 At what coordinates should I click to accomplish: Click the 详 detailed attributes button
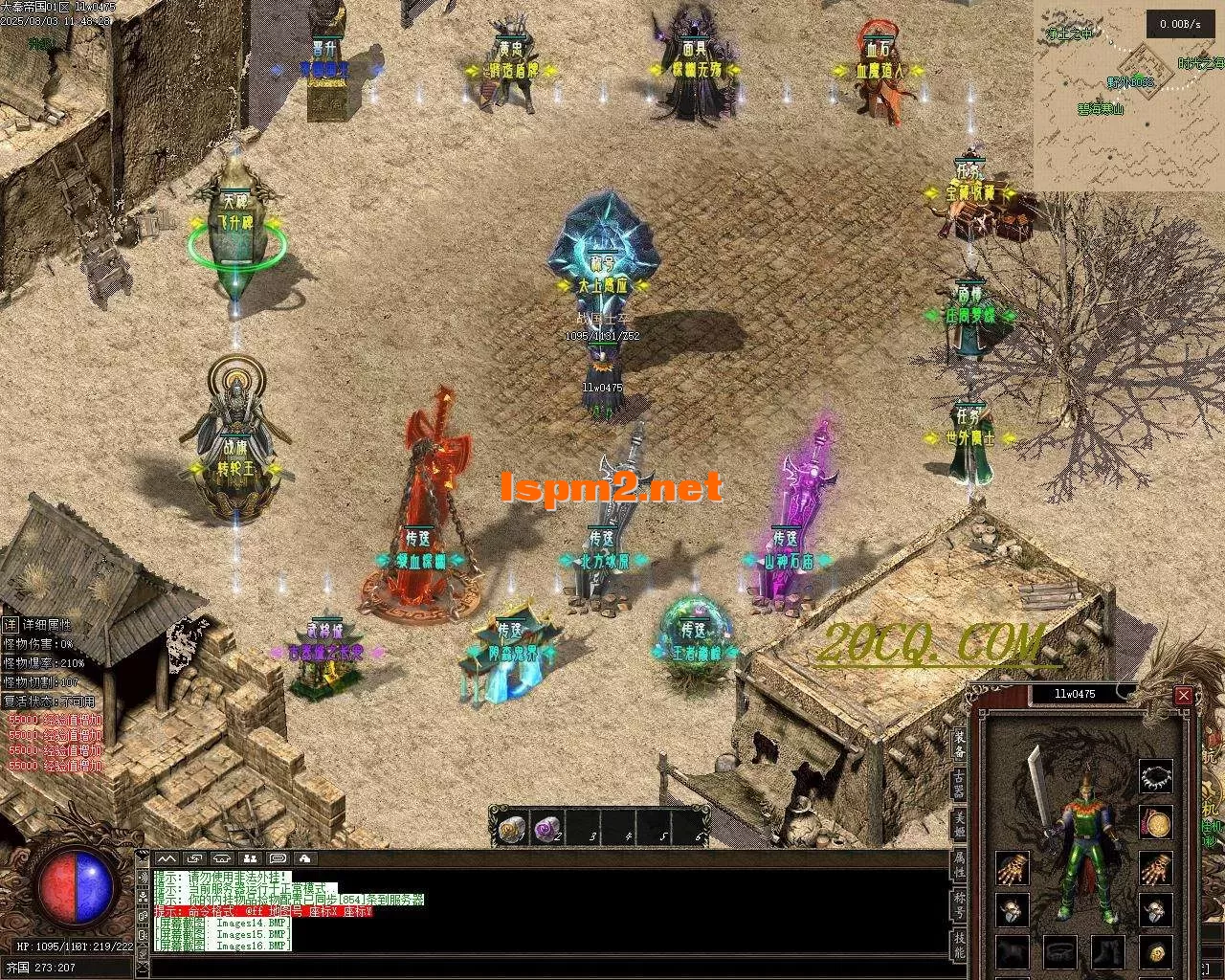tap(10, 625)
